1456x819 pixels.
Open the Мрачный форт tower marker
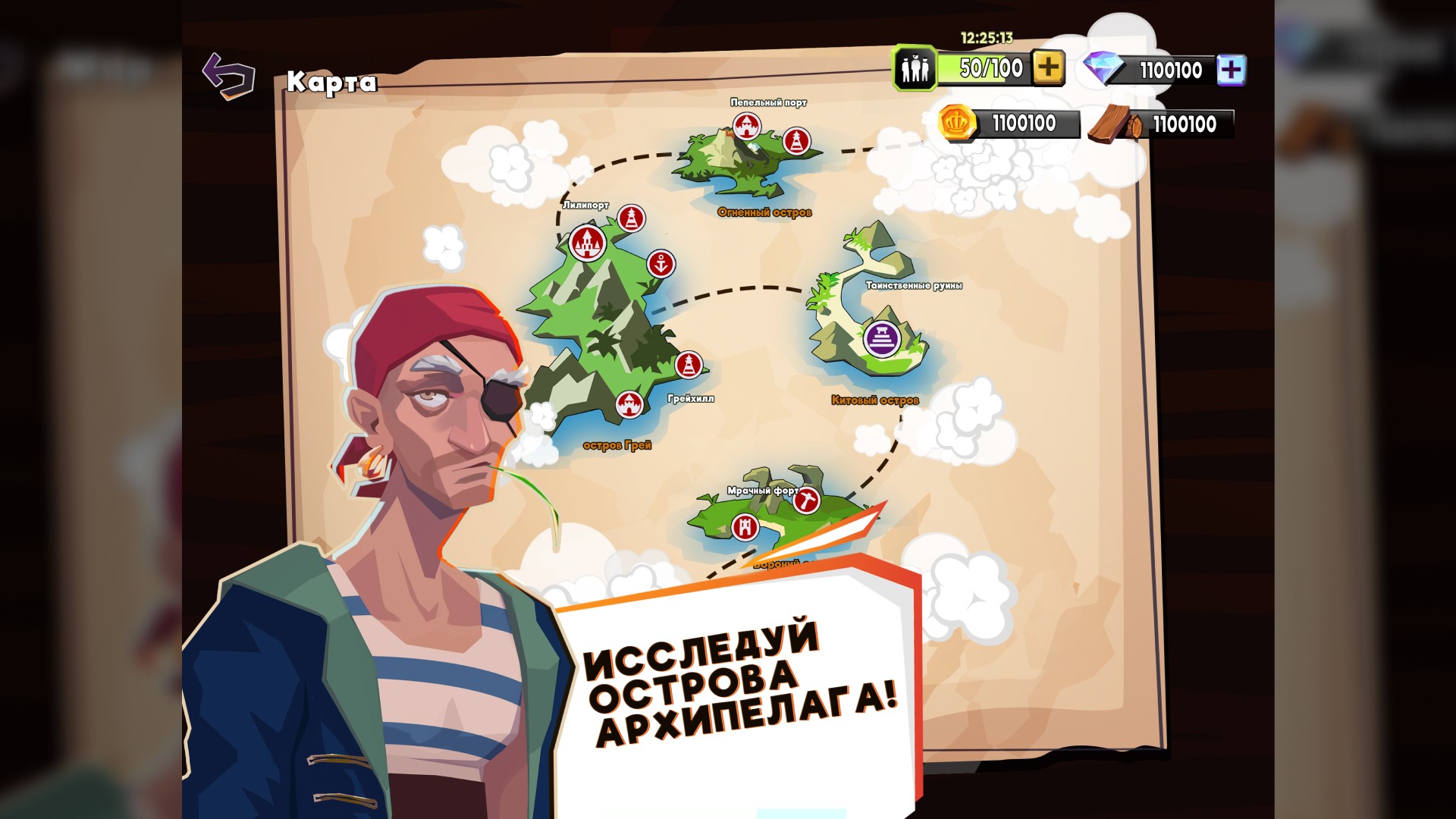coord(745,526)
